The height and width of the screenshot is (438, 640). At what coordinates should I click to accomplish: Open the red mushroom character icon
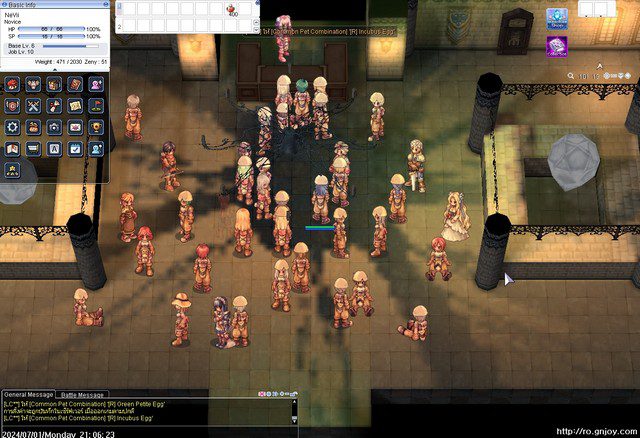pyautogui.click(x=12, y=84)
